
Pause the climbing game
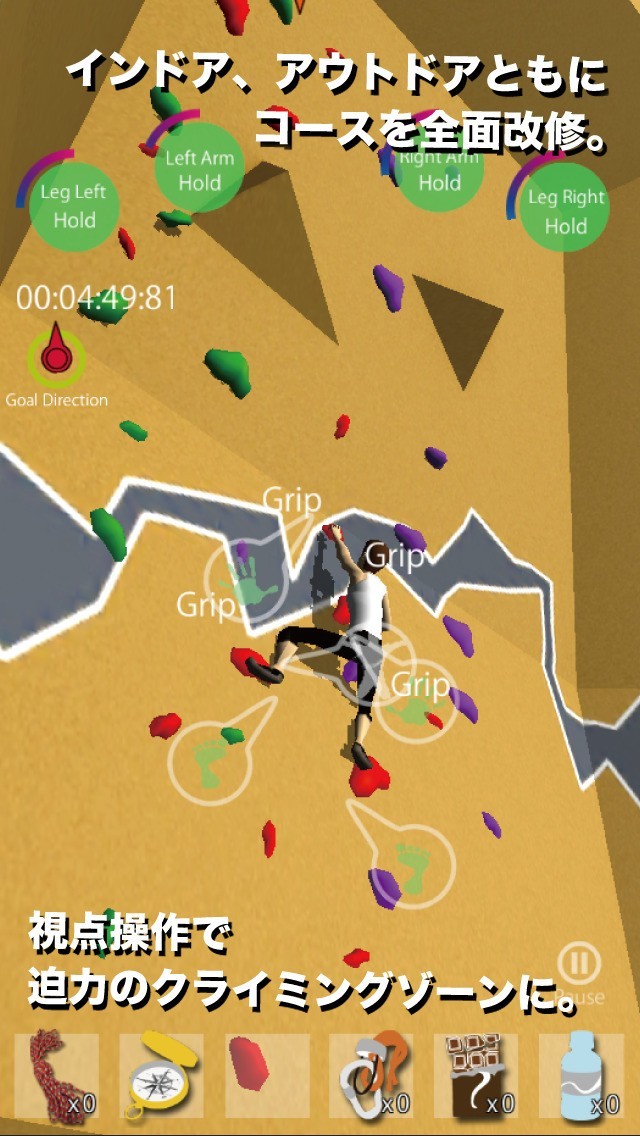click(578, 965)
